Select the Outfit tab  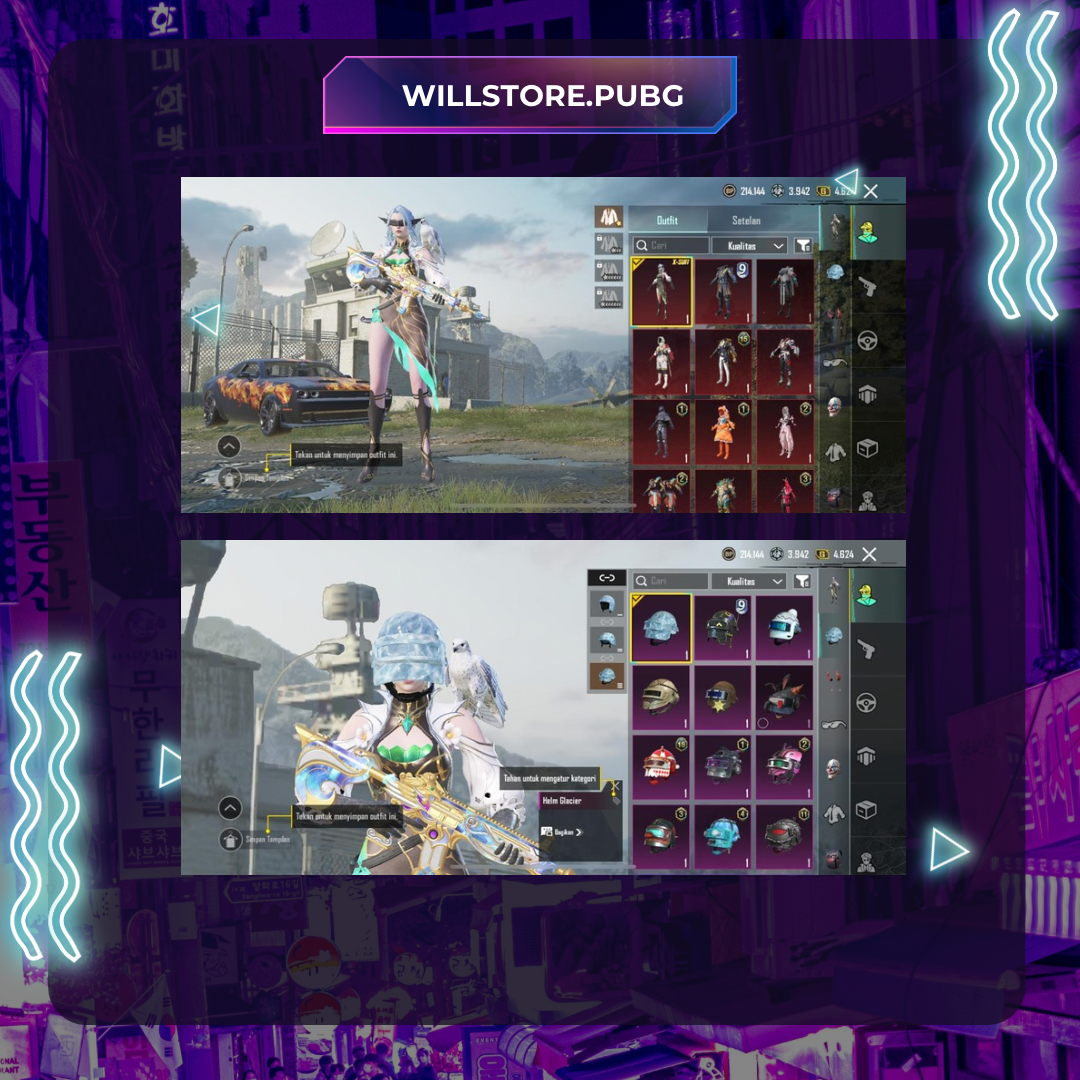click(x=667, y=220)
